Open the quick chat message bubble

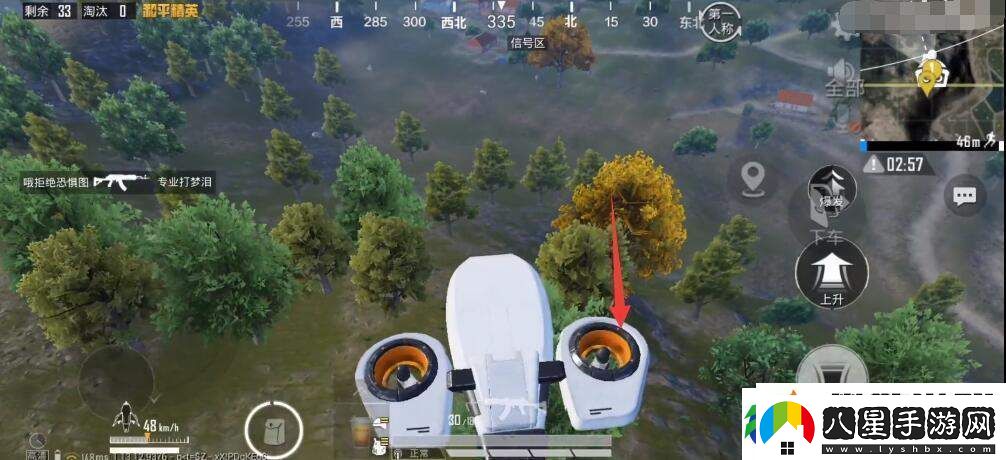coord(965,196)
